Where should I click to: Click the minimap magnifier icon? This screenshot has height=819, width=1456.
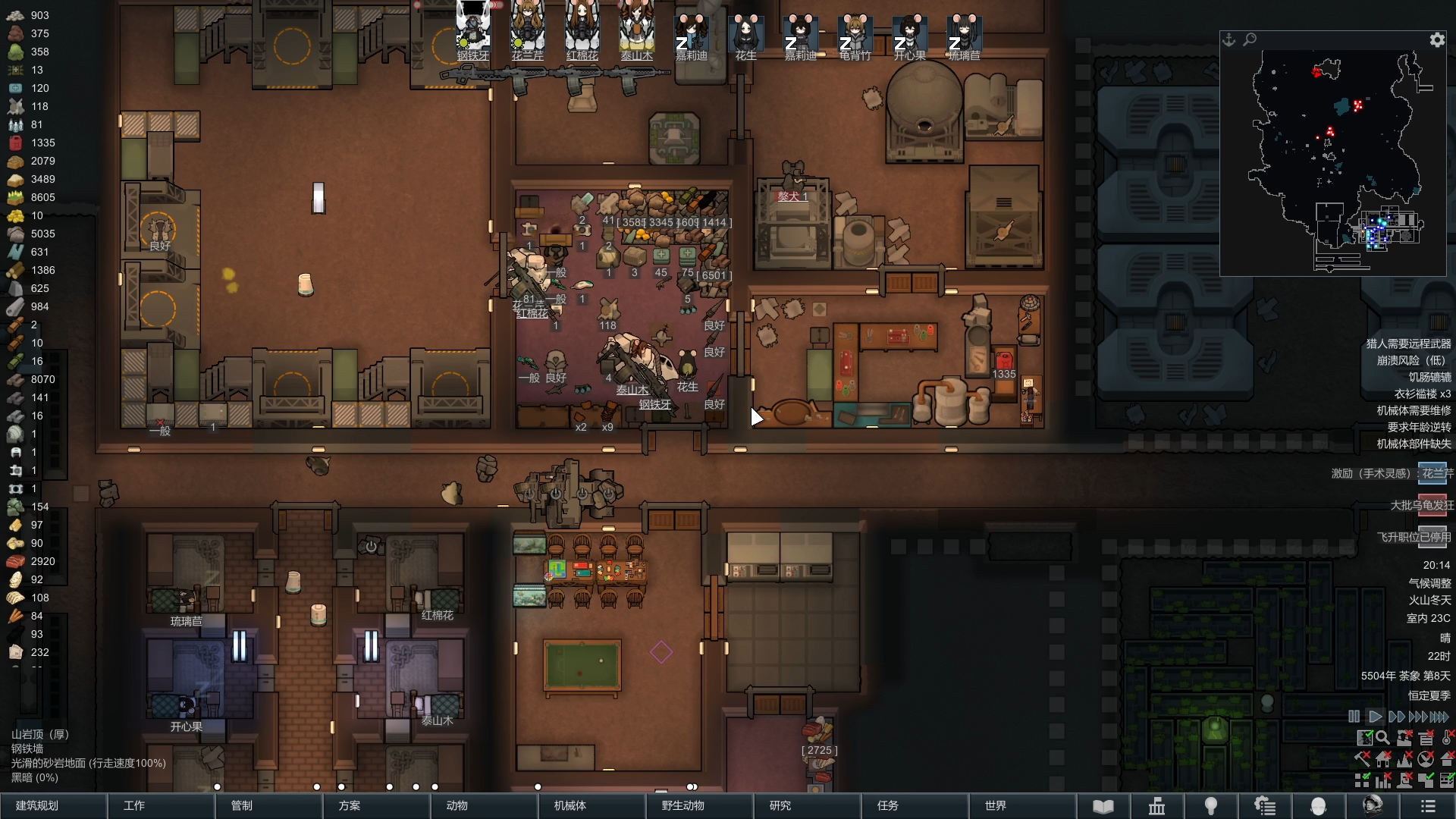1250,39
